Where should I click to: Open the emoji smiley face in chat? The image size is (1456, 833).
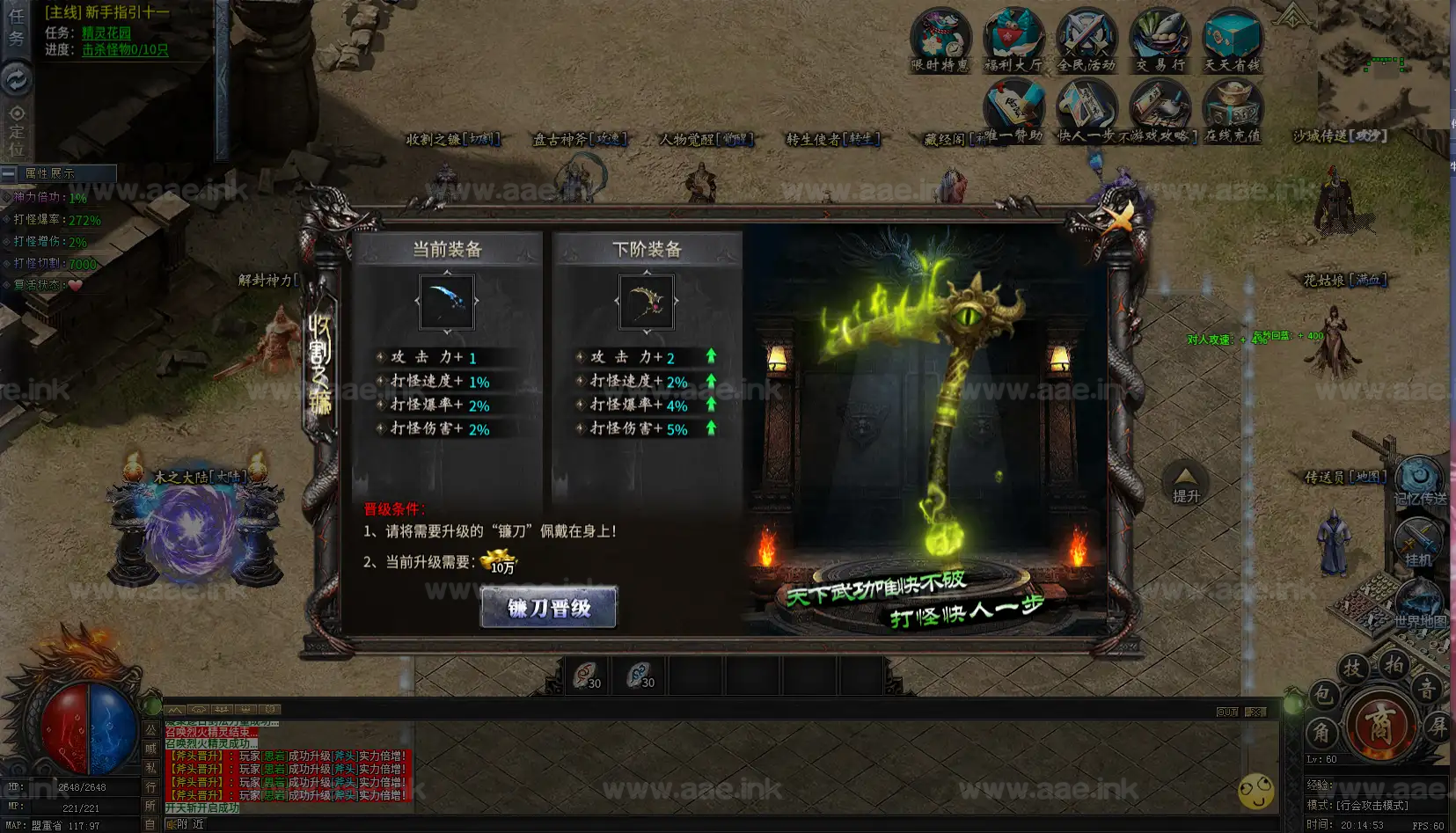[1255, 791]
